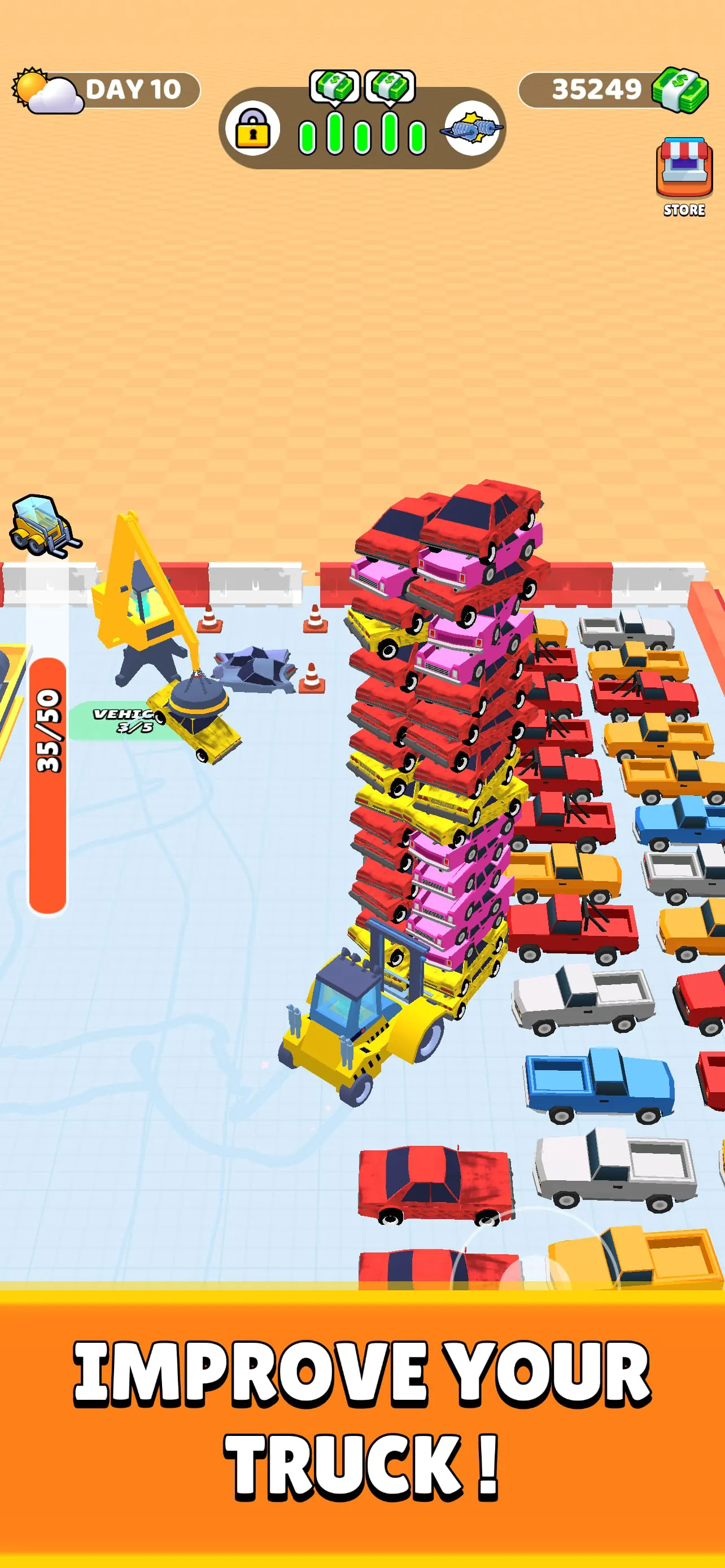Click the cash stack next to money counter
This screenshot has height=1568, width=725.
pyautogui.click(x=680, y=90)
